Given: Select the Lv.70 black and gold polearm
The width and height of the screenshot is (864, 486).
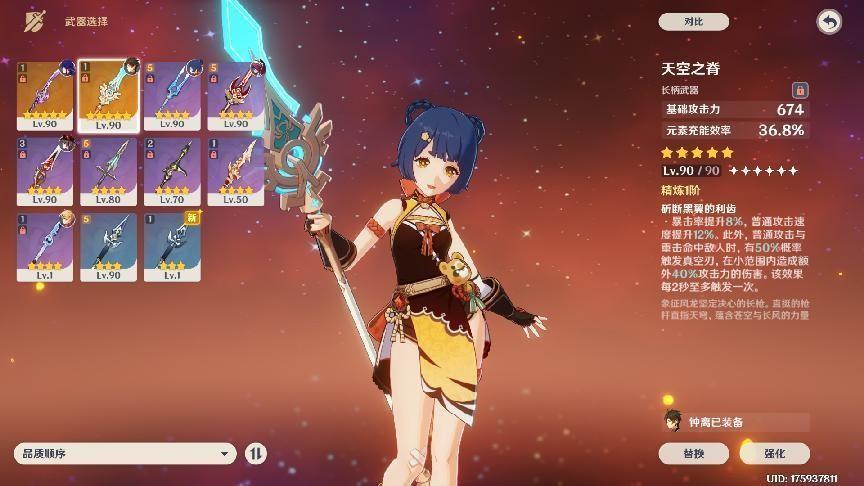Looking at the screenshot, I should (x=172, y=171).
